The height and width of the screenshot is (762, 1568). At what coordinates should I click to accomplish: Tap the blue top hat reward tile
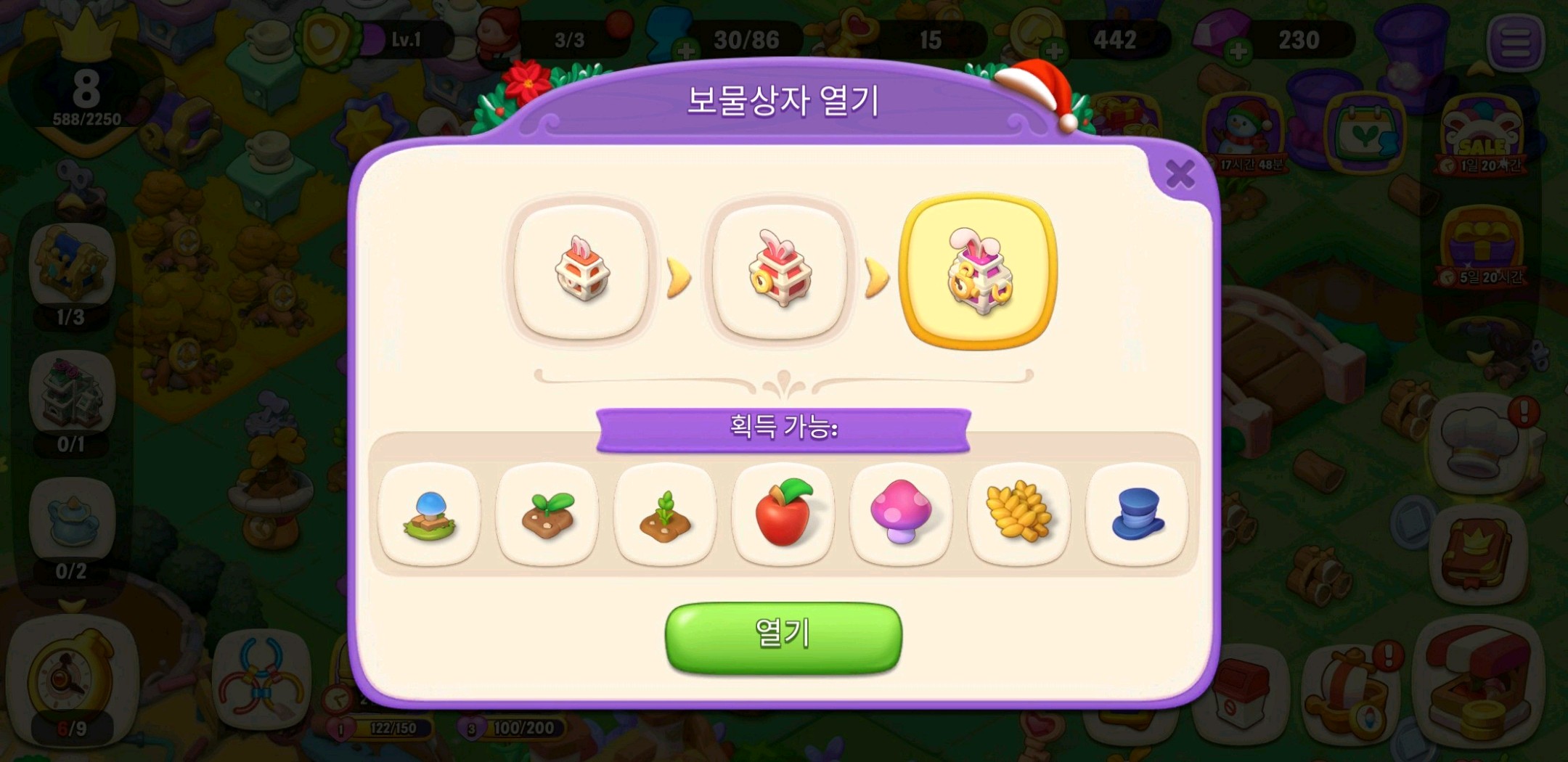(x=1137, y=515)
